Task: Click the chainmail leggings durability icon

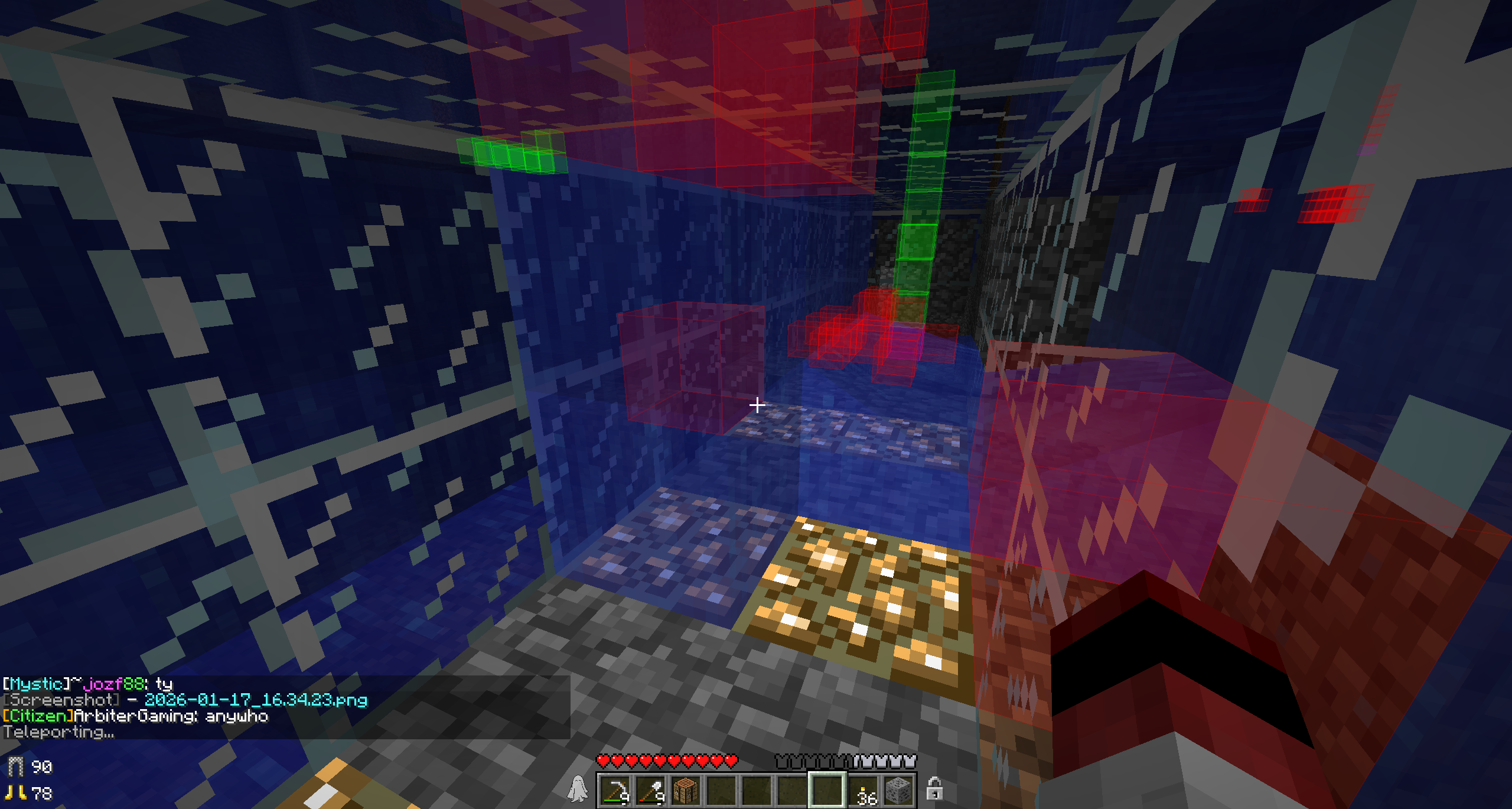Action: point(15,767)
